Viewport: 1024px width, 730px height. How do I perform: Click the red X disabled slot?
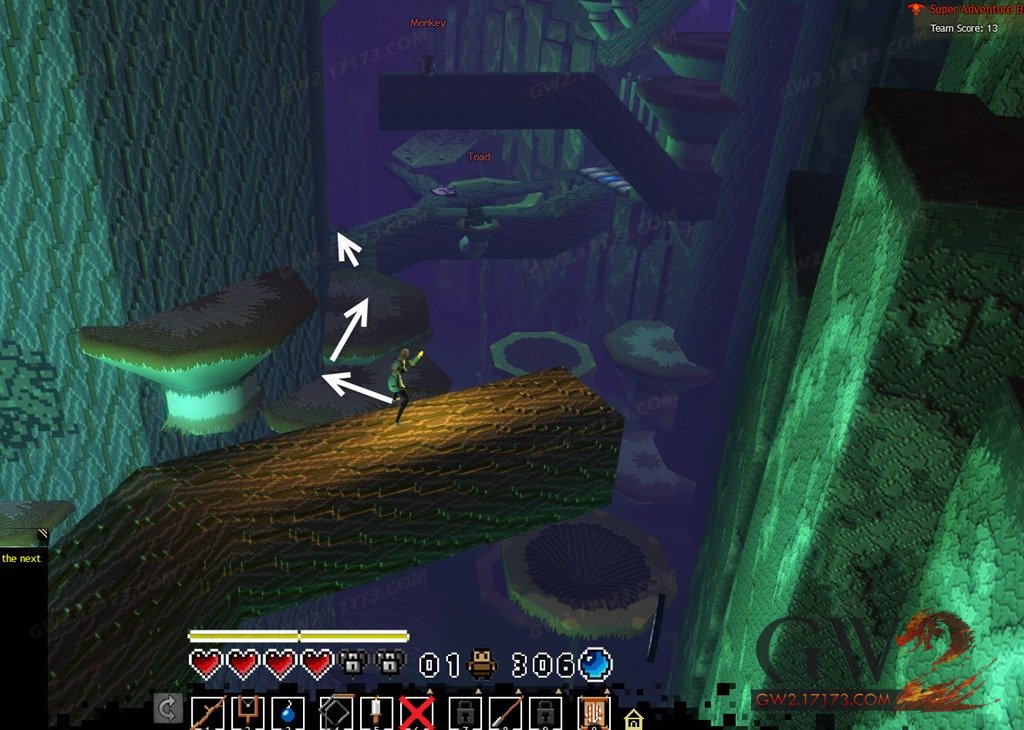[416, 712]
